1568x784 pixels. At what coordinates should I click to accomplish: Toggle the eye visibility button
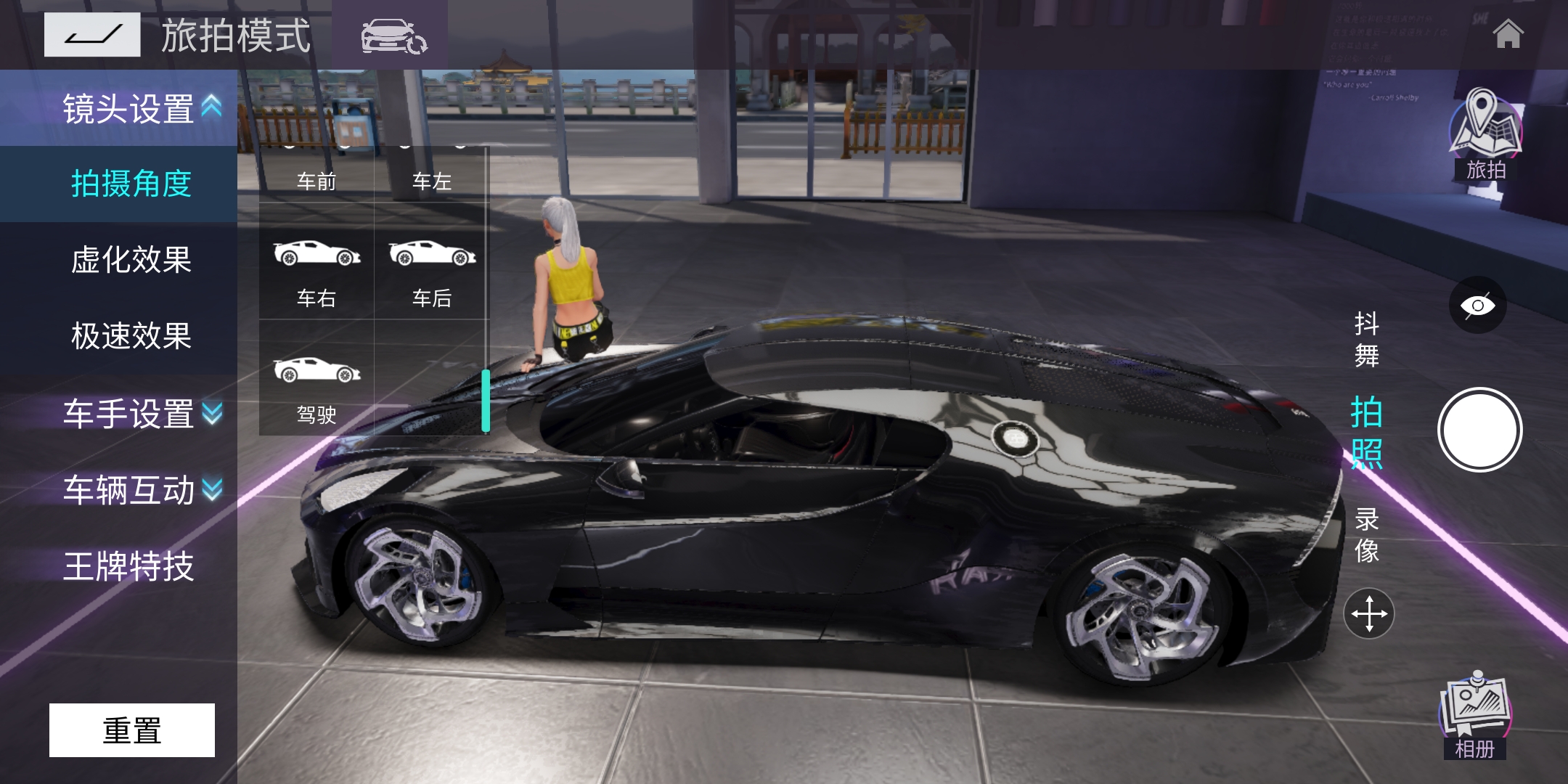[x=1477, y=305]
